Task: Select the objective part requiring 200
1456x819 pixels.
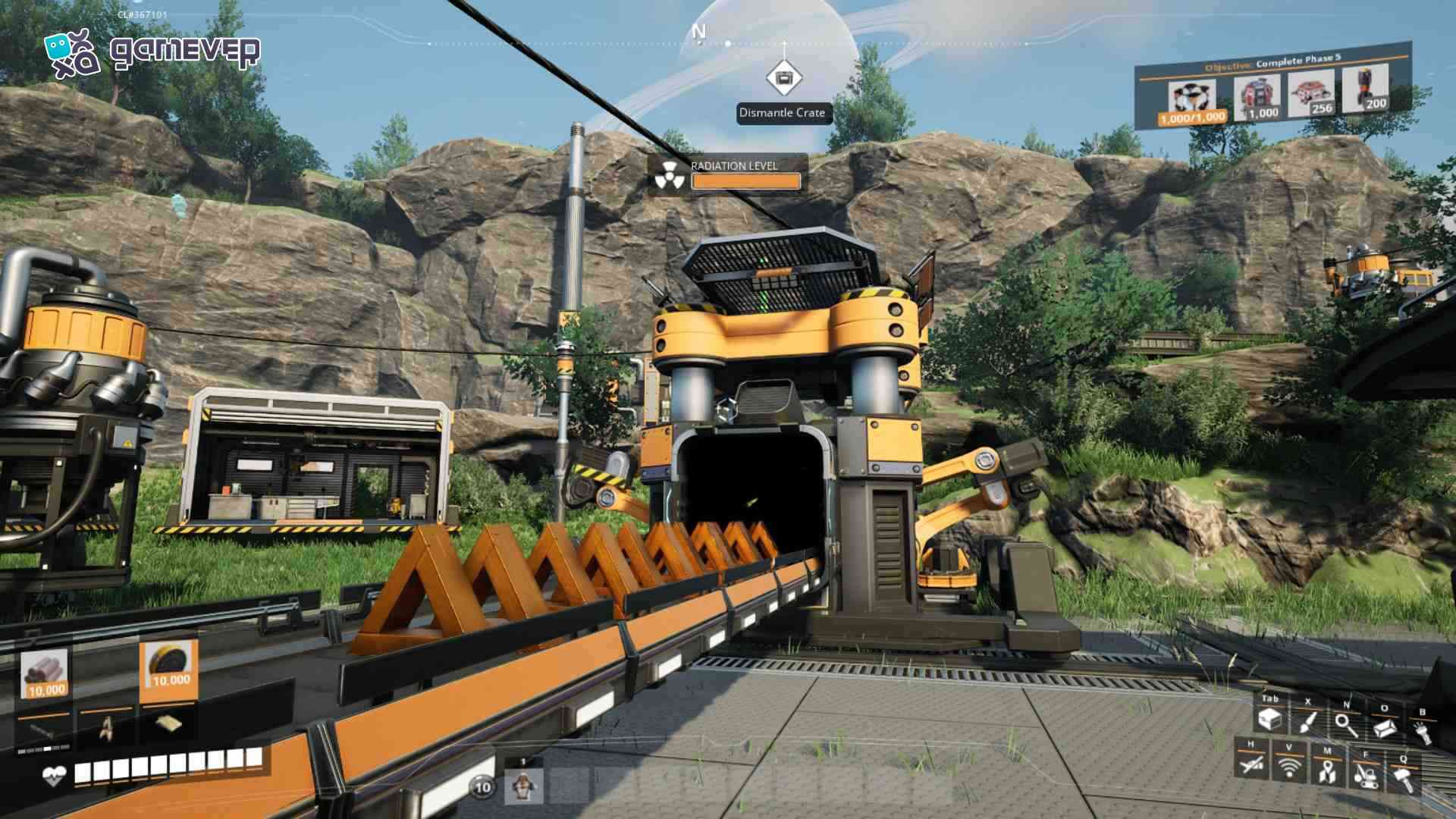Action: coord(1366,89)
